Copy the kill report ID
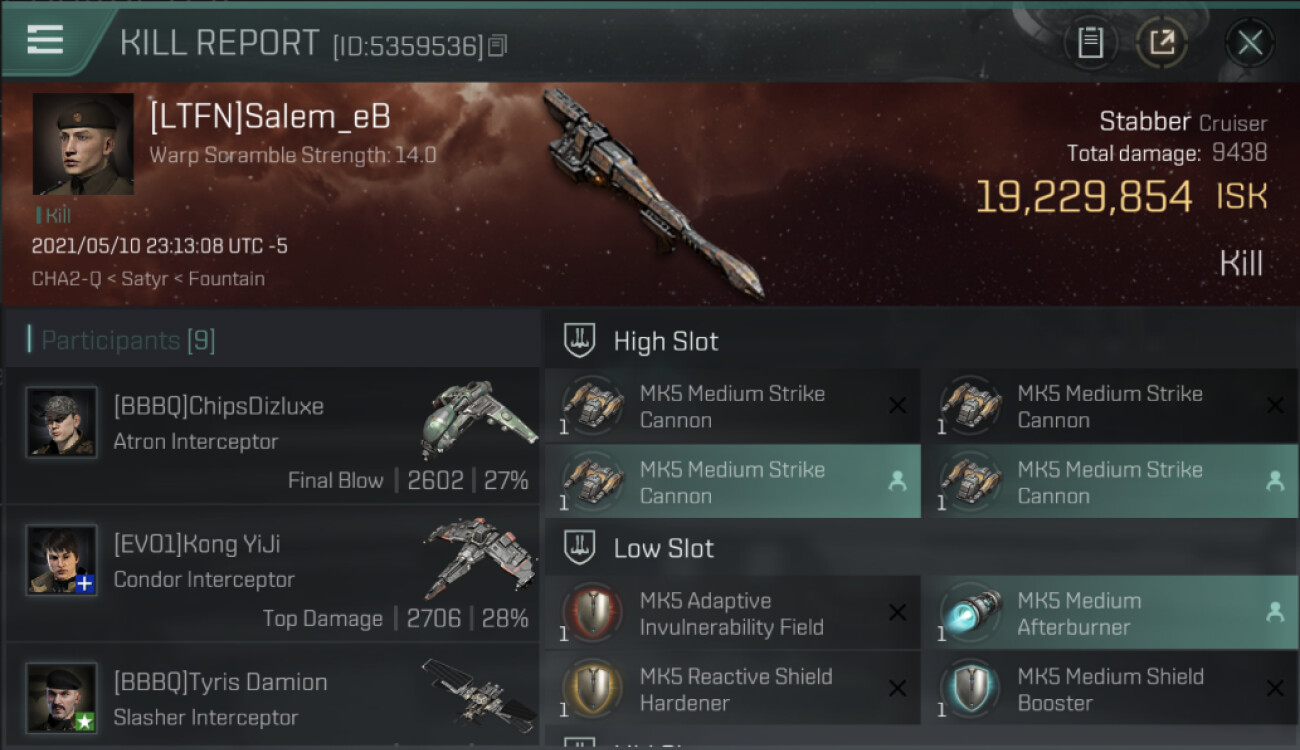This screenshot has height=750, width=1300. coord(498,45)
